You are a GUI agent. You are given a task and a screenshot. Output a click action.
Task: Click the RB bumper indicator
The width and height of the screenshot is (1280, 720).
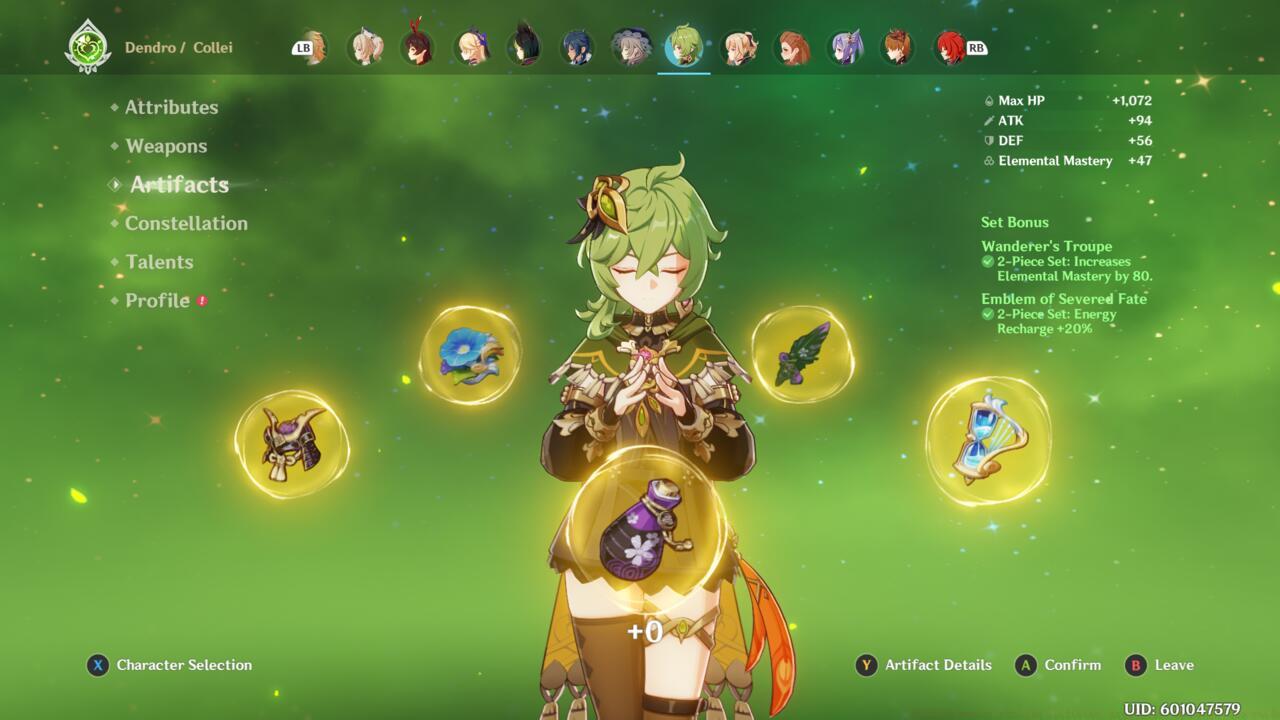977,46
